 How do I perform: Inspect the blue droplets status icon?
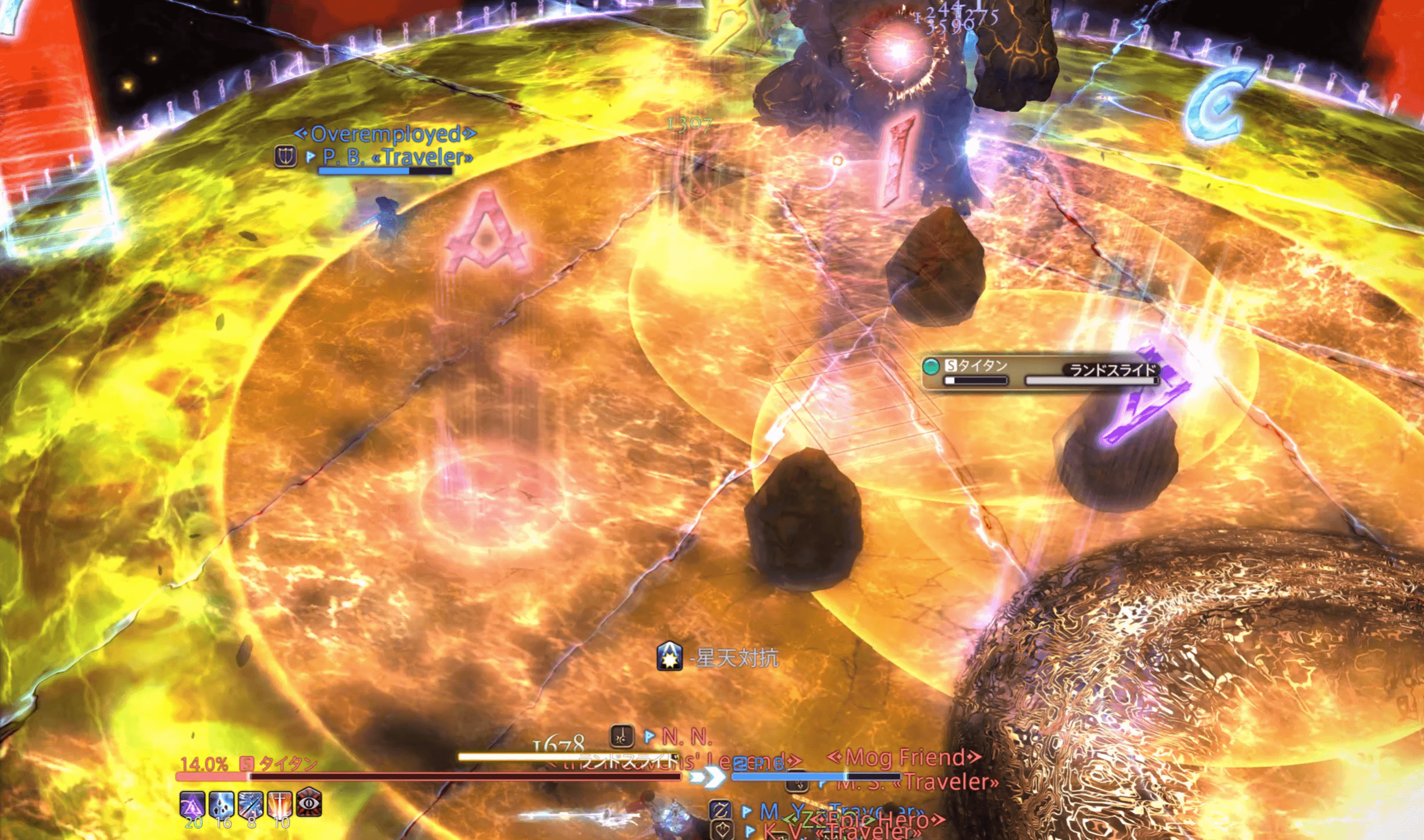(222, 803)
